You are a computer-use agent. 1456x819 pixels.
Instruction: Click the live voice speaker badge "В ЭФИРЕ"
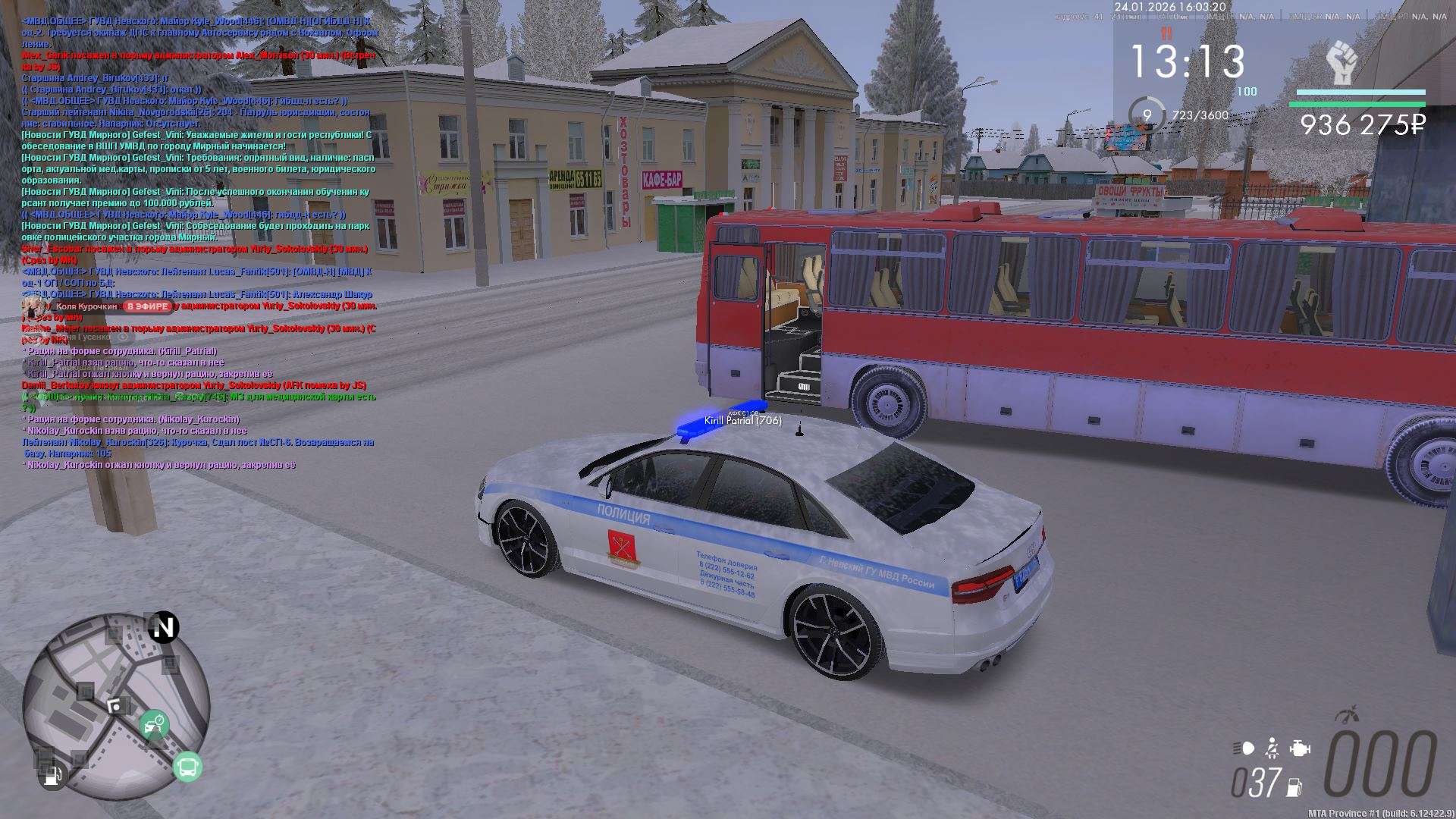[x=147, y=306]
